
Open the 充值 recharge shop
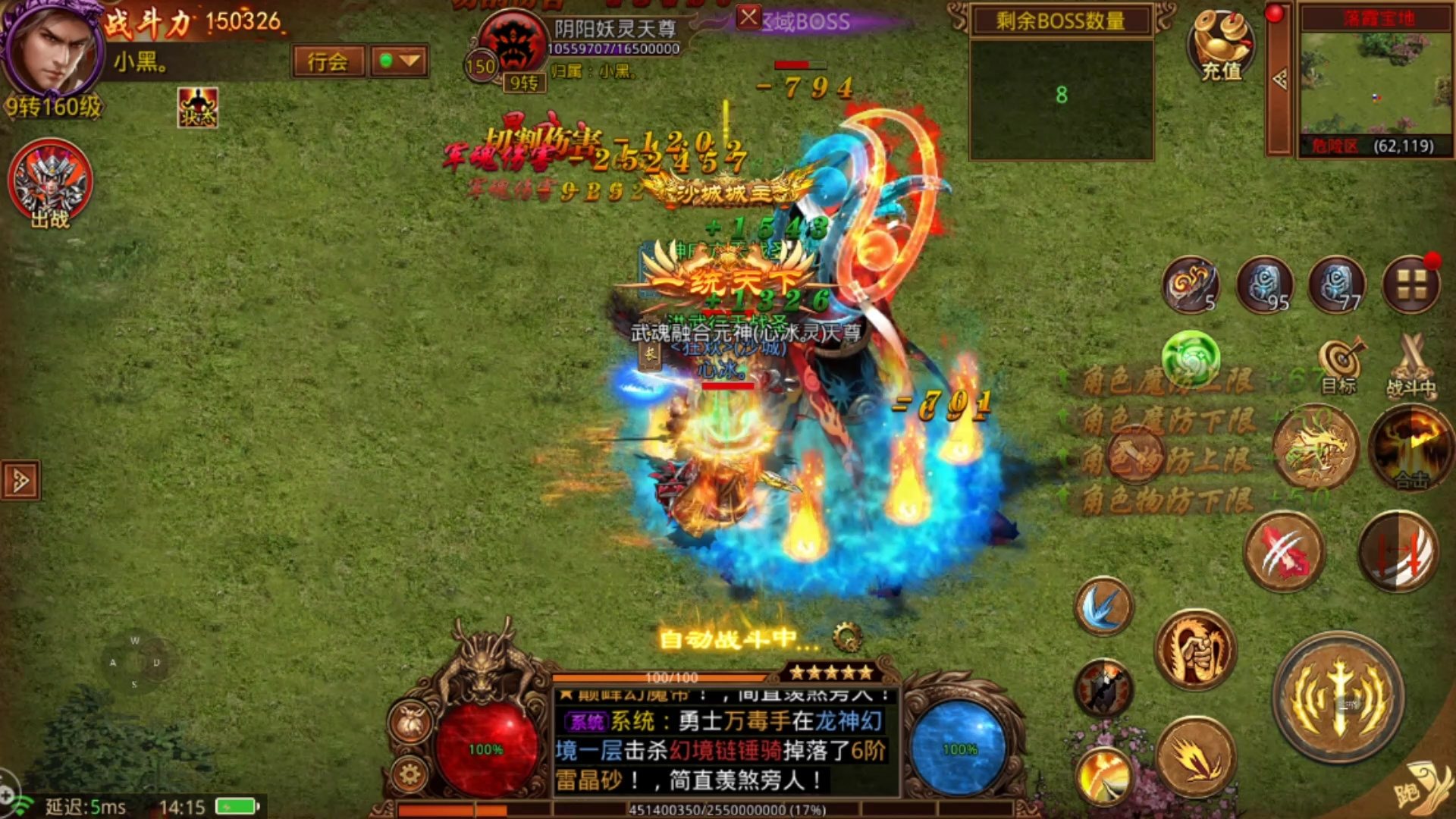coord(1220,45)
